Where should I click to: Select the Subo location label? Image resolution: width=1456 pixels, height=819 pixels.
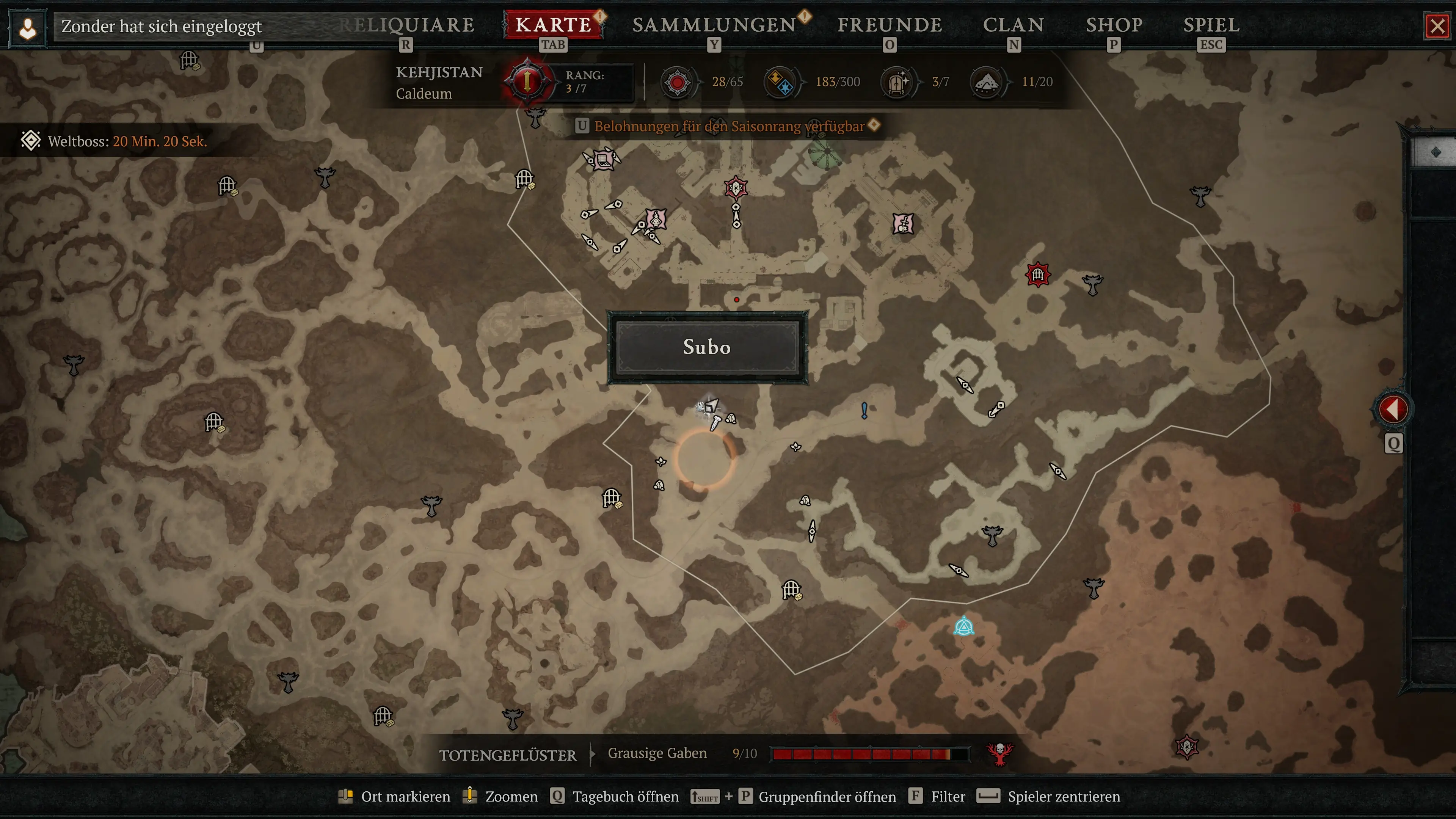[707, 347]
